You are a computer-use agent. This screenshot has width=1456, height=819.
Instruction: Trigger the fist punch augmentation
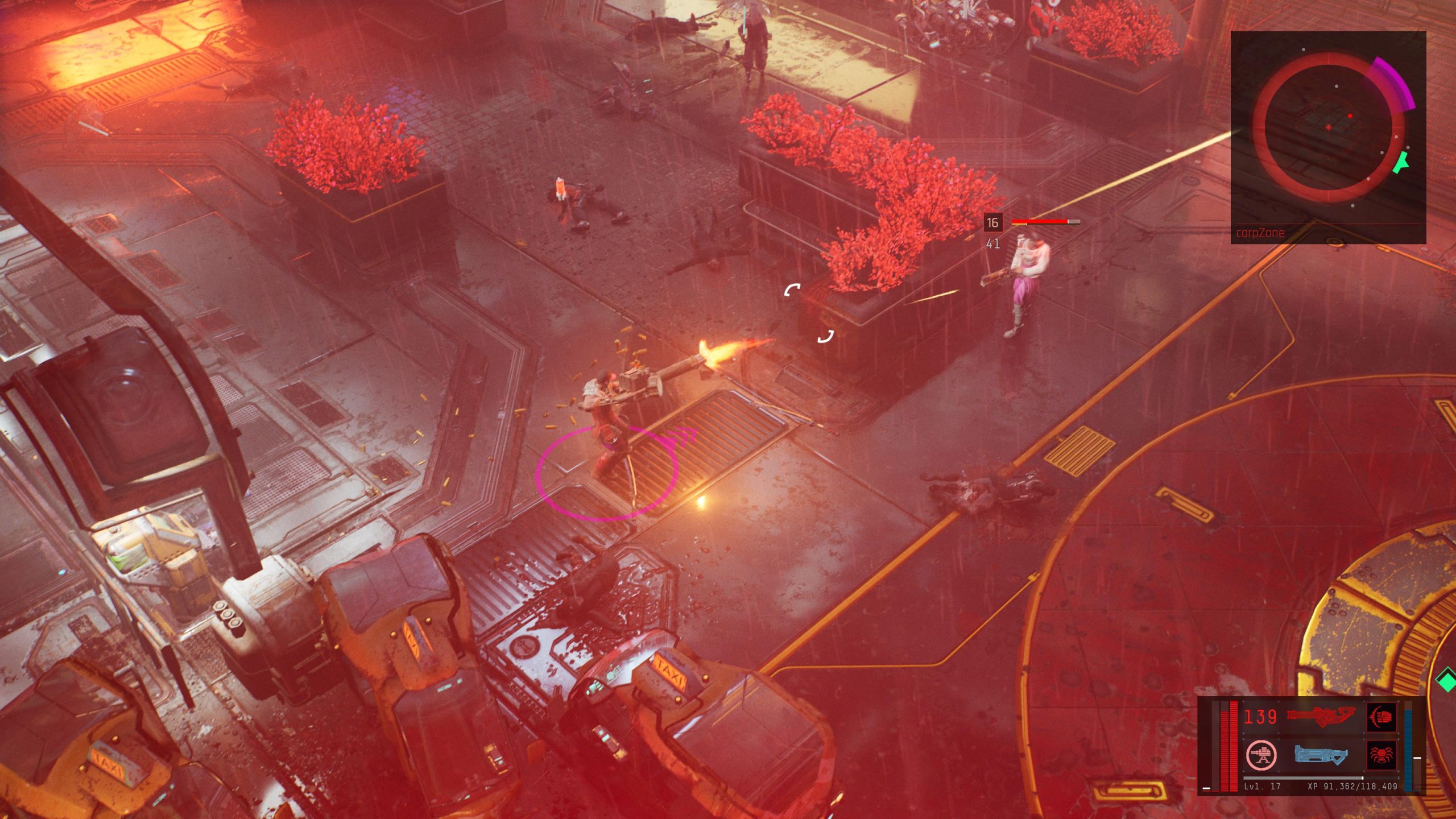(1382, 717)
